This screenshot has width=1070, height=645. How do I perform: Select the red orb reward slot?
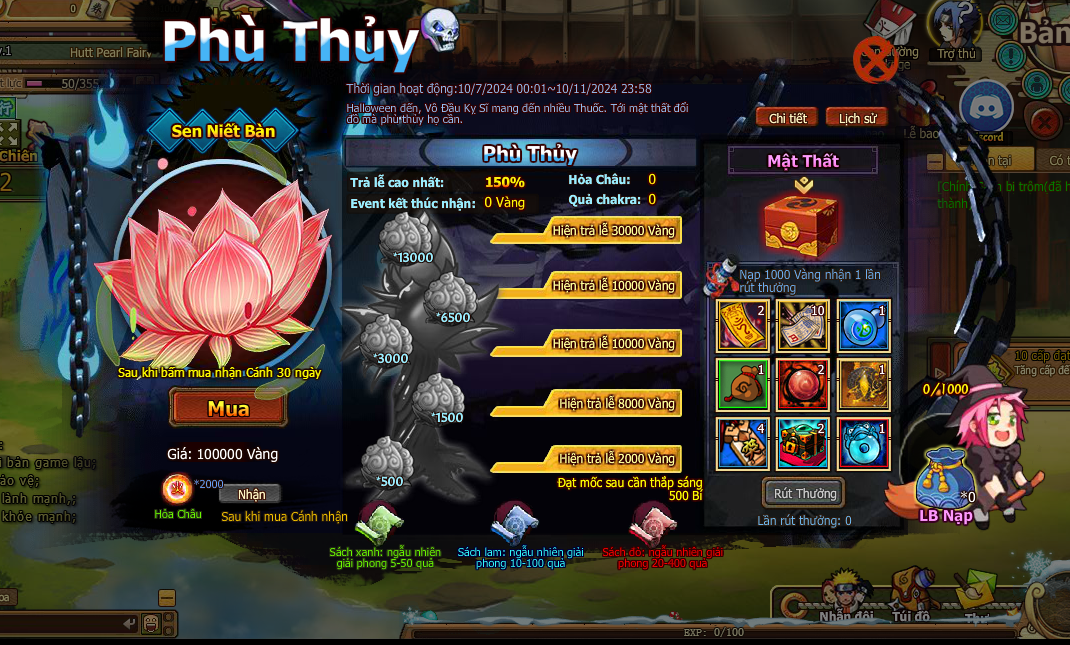point(803,385)
